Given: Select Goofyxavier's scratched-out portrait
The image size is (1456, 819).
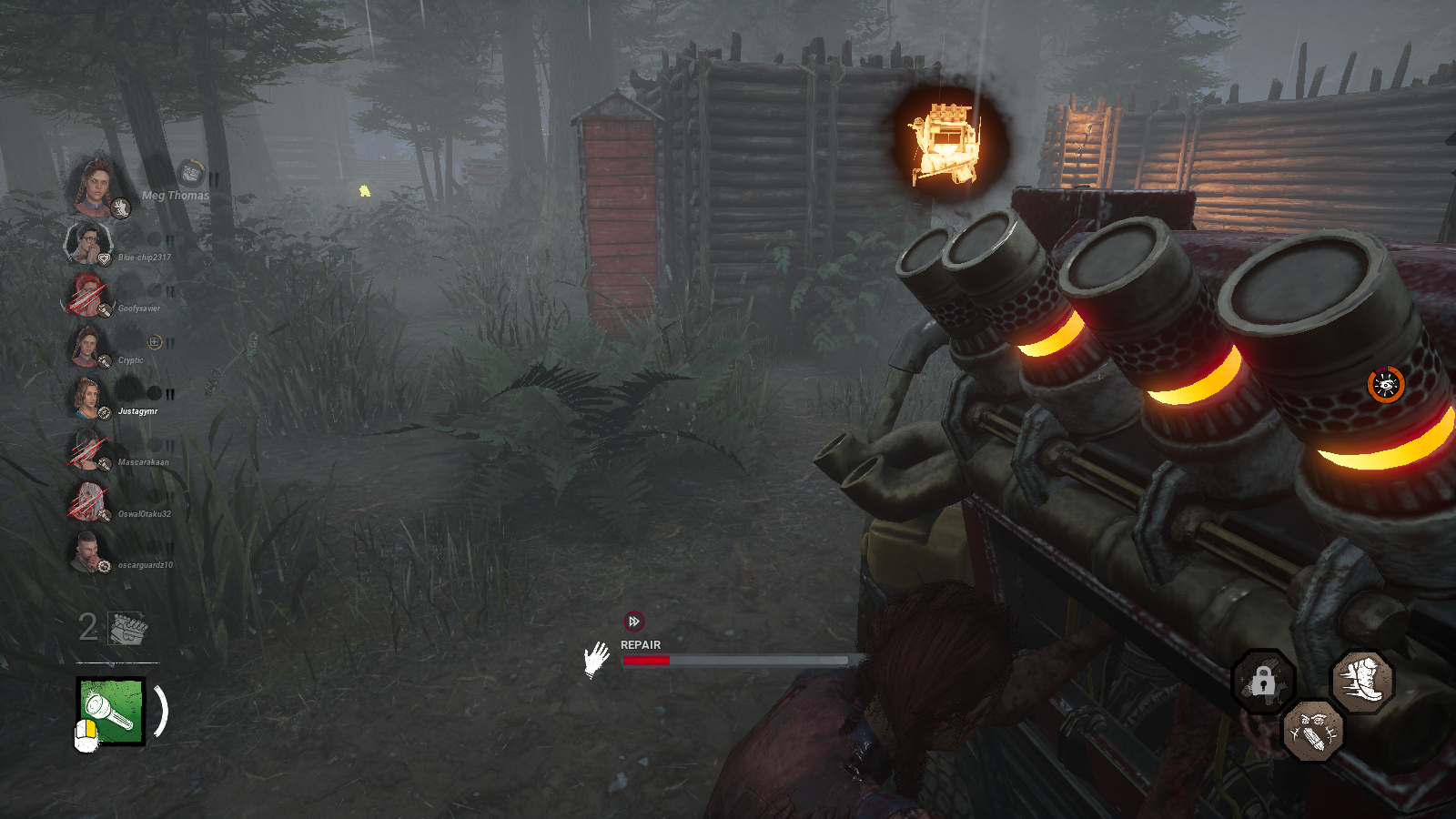Looking at the screenshot, I should 86,294.
